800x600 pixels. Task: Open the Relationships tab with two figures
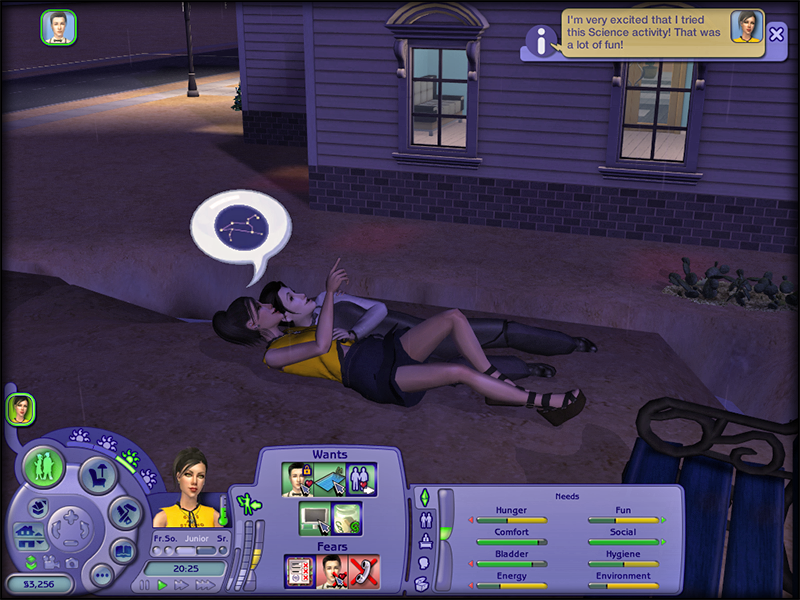(x=423, y=520)
